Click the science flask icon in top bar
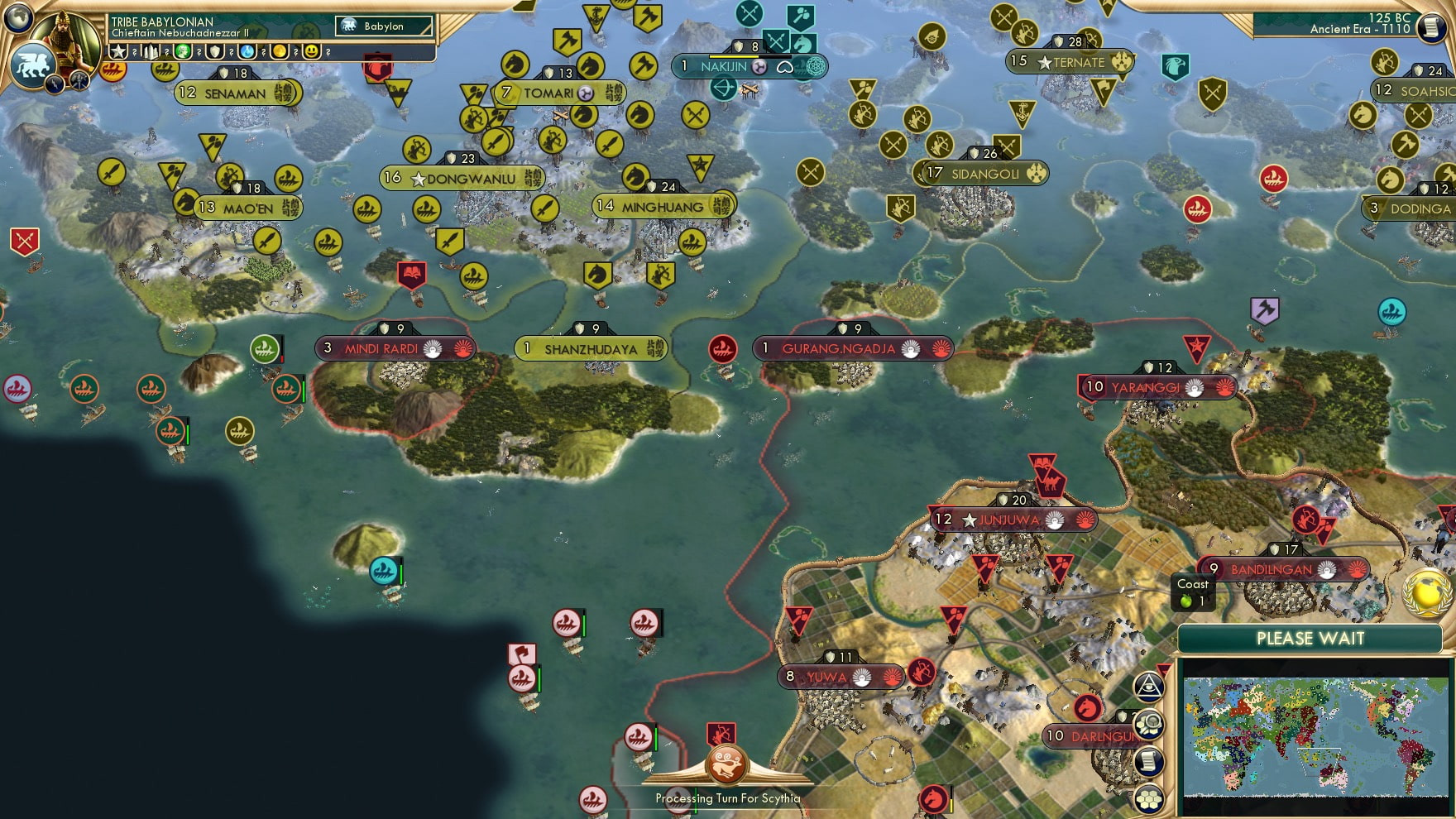 pyautogui.click(x=247, y=51)
